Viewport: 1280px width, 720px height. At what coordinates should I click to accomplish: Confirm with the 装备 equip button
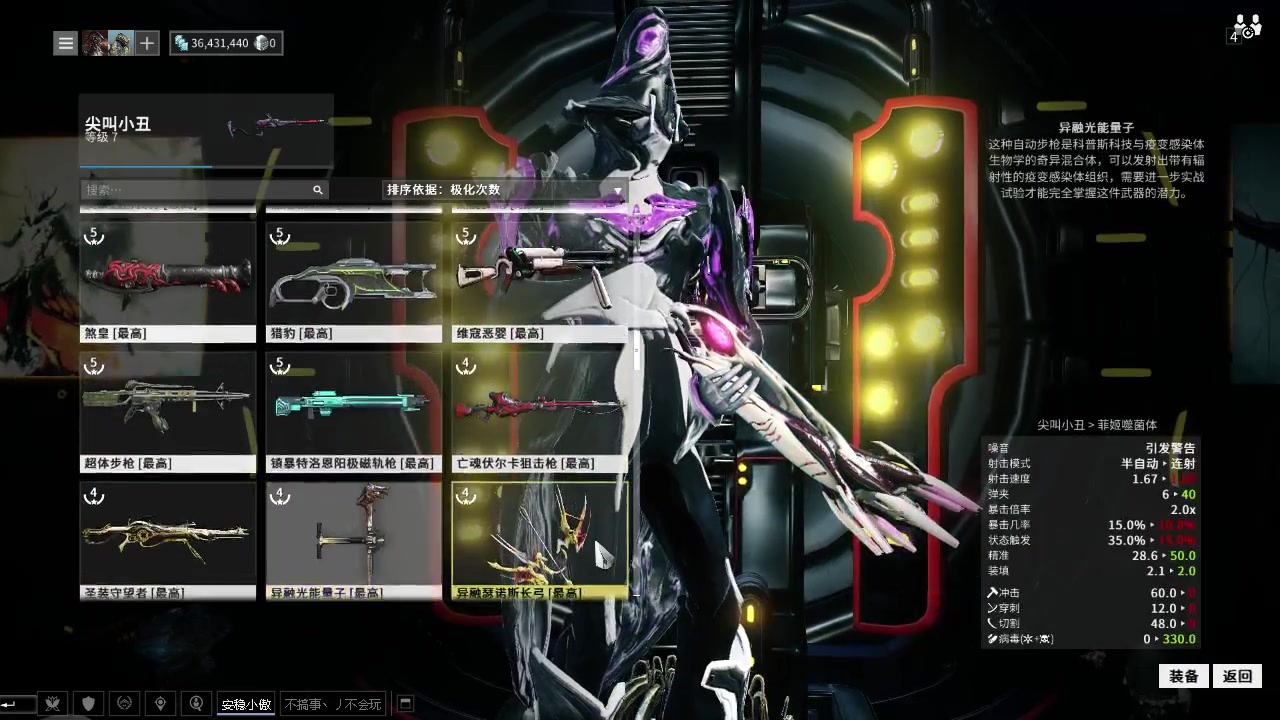click(x=1184, y=676)
